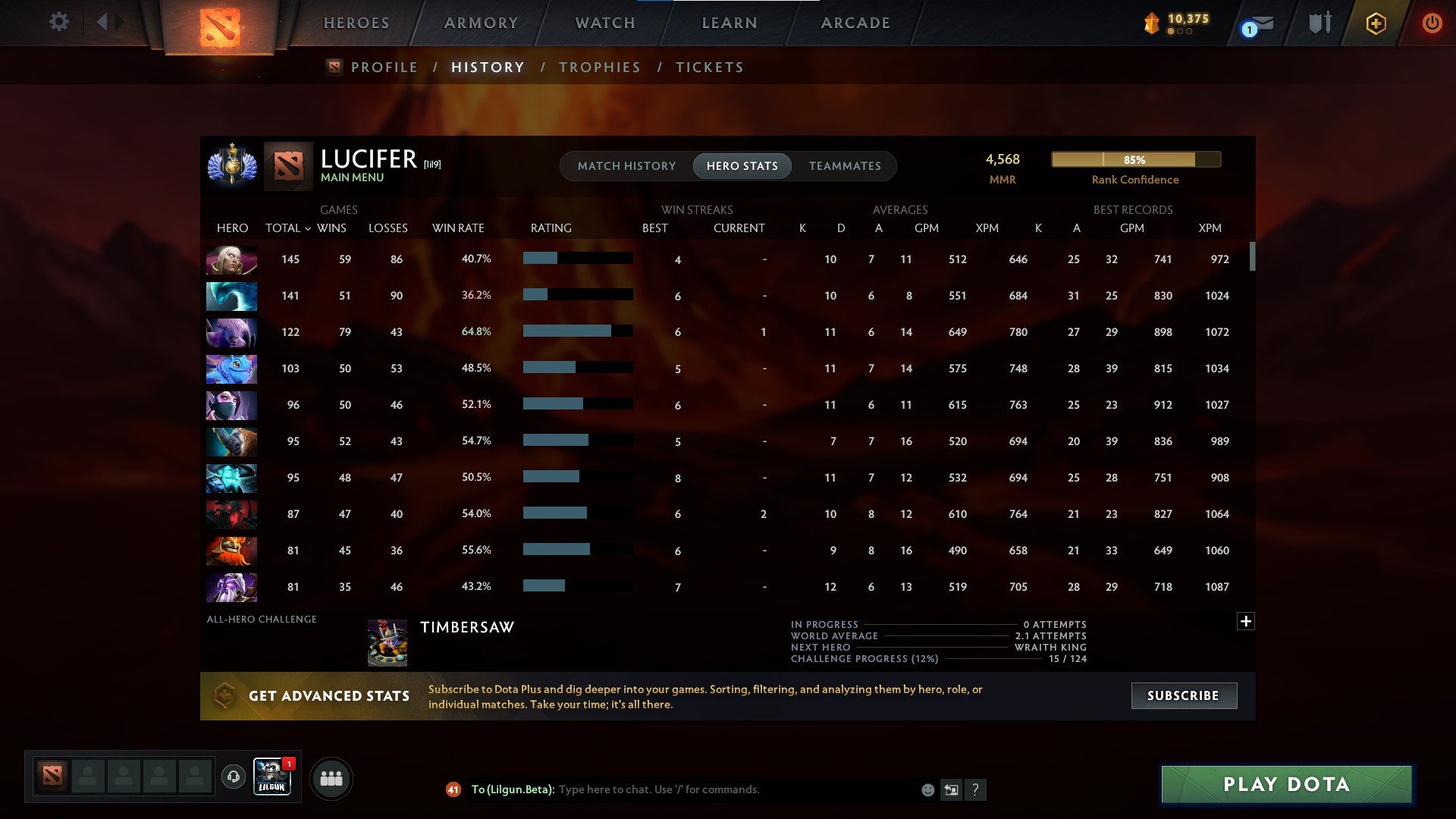Switch to the TEAMMATES tab
The width and height of the screenshot is (1456, 819).
(x=845, y=165)
